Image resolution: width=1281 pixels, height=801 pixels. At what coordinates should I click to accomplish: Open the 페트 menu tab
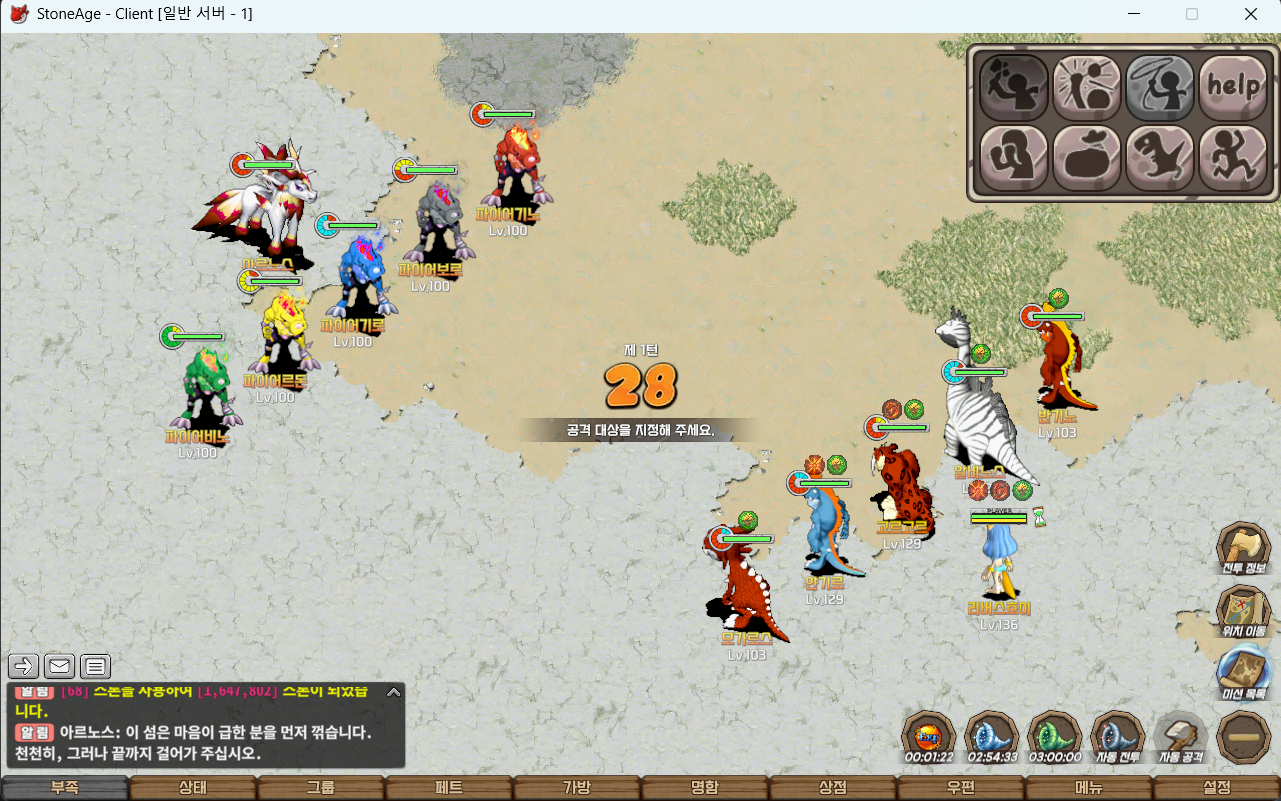point(448,788)
